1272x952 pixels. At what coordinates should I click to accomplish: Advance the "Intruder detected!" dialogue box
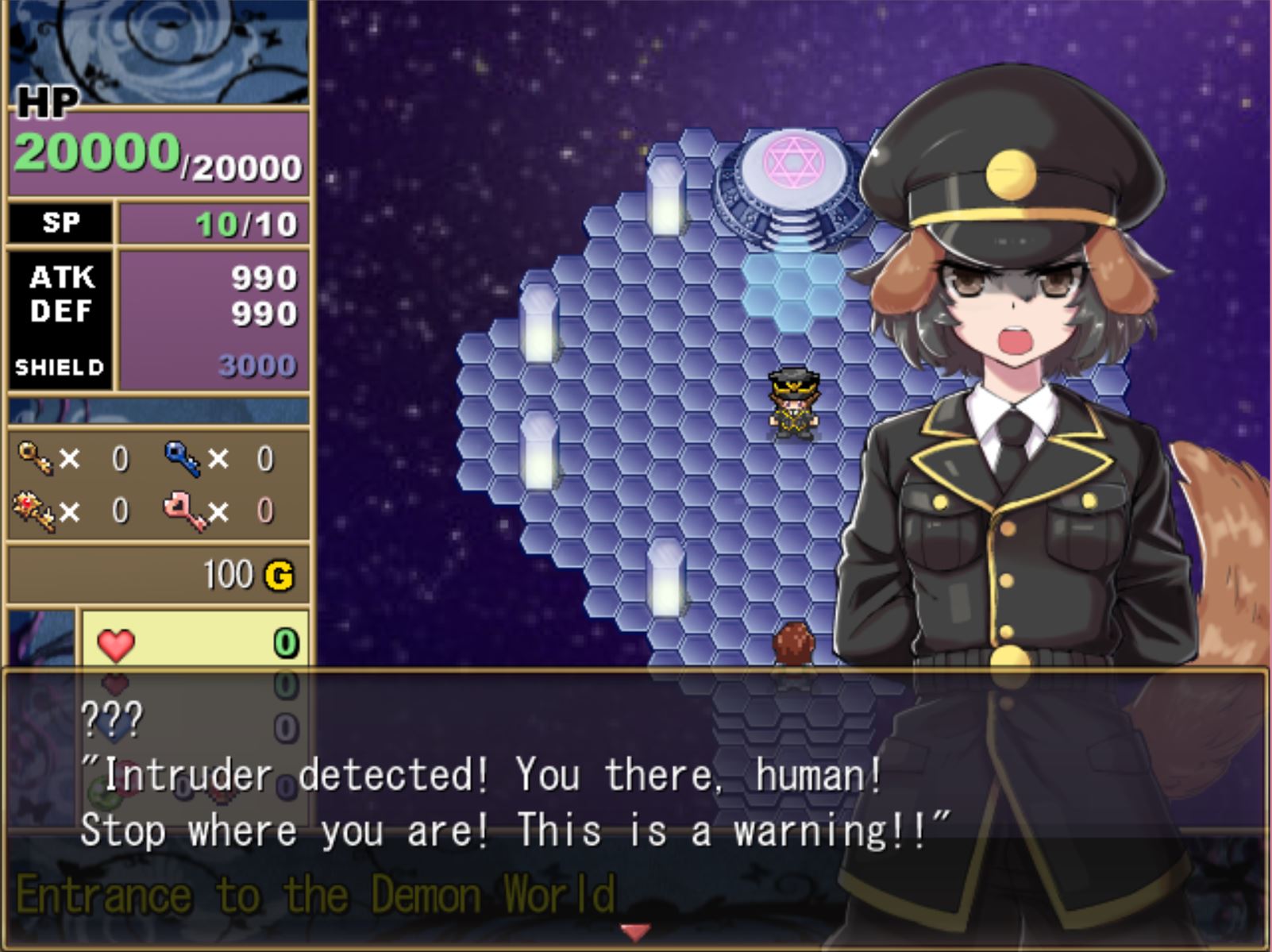[635, 802]
